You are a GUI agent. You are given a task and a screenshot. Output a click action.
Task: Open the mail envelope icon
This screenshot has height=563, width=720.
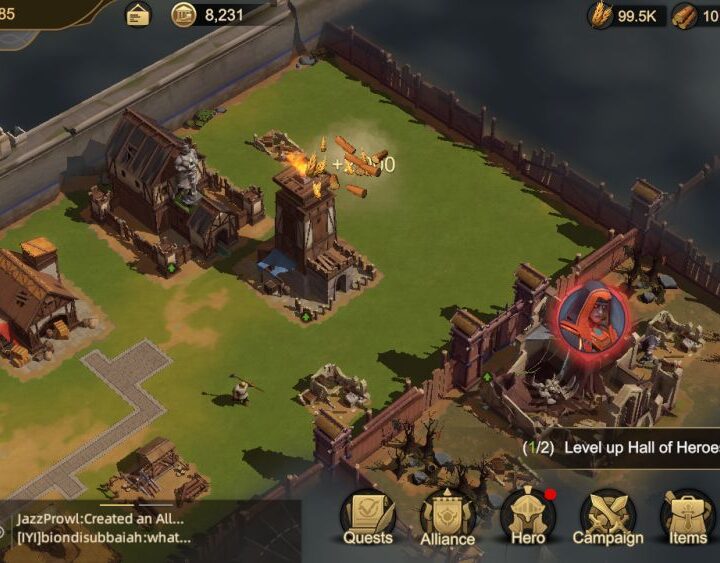pyautogui.click(x=138, y=14)
